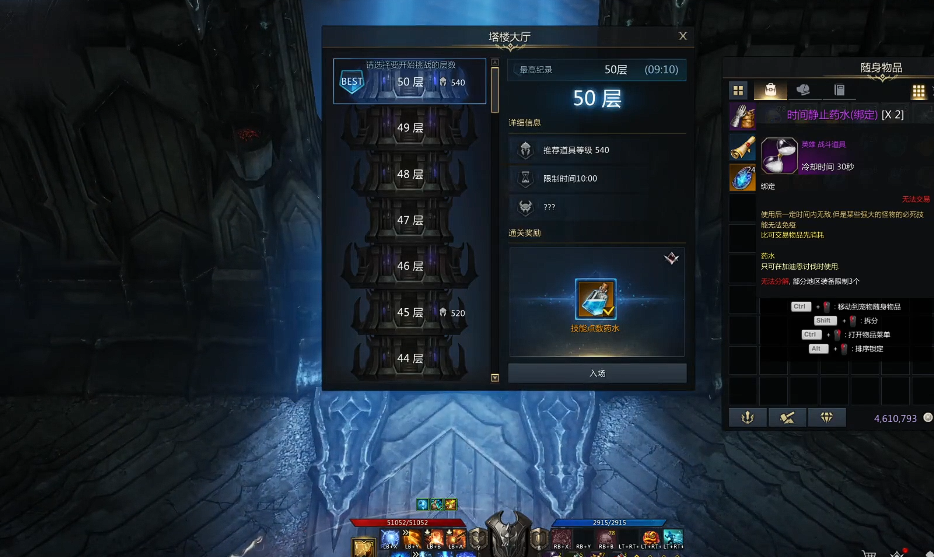This screenshot has height=557, width=934.
Task: Click the floor list scroll-down arrow
Action: (x=494, y=378)
